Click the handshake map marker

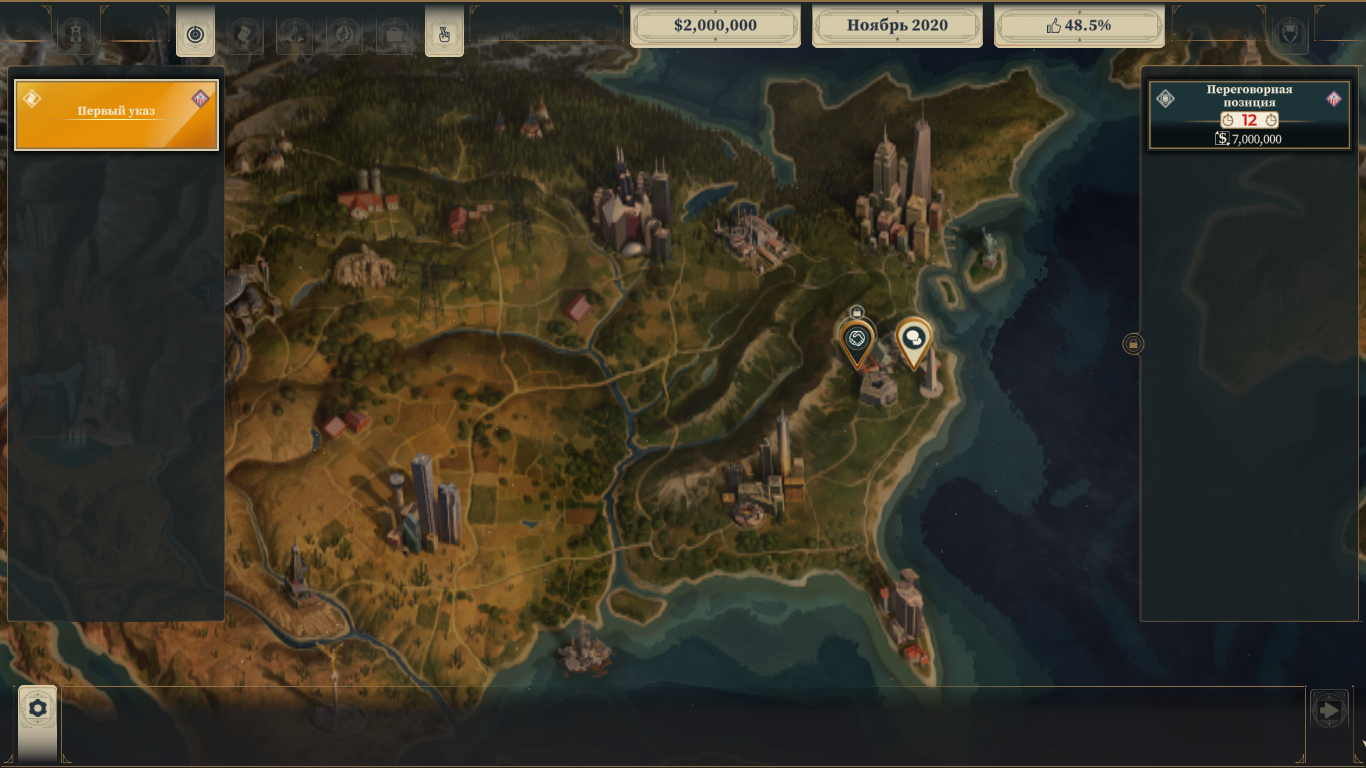(x=856, y=341)
